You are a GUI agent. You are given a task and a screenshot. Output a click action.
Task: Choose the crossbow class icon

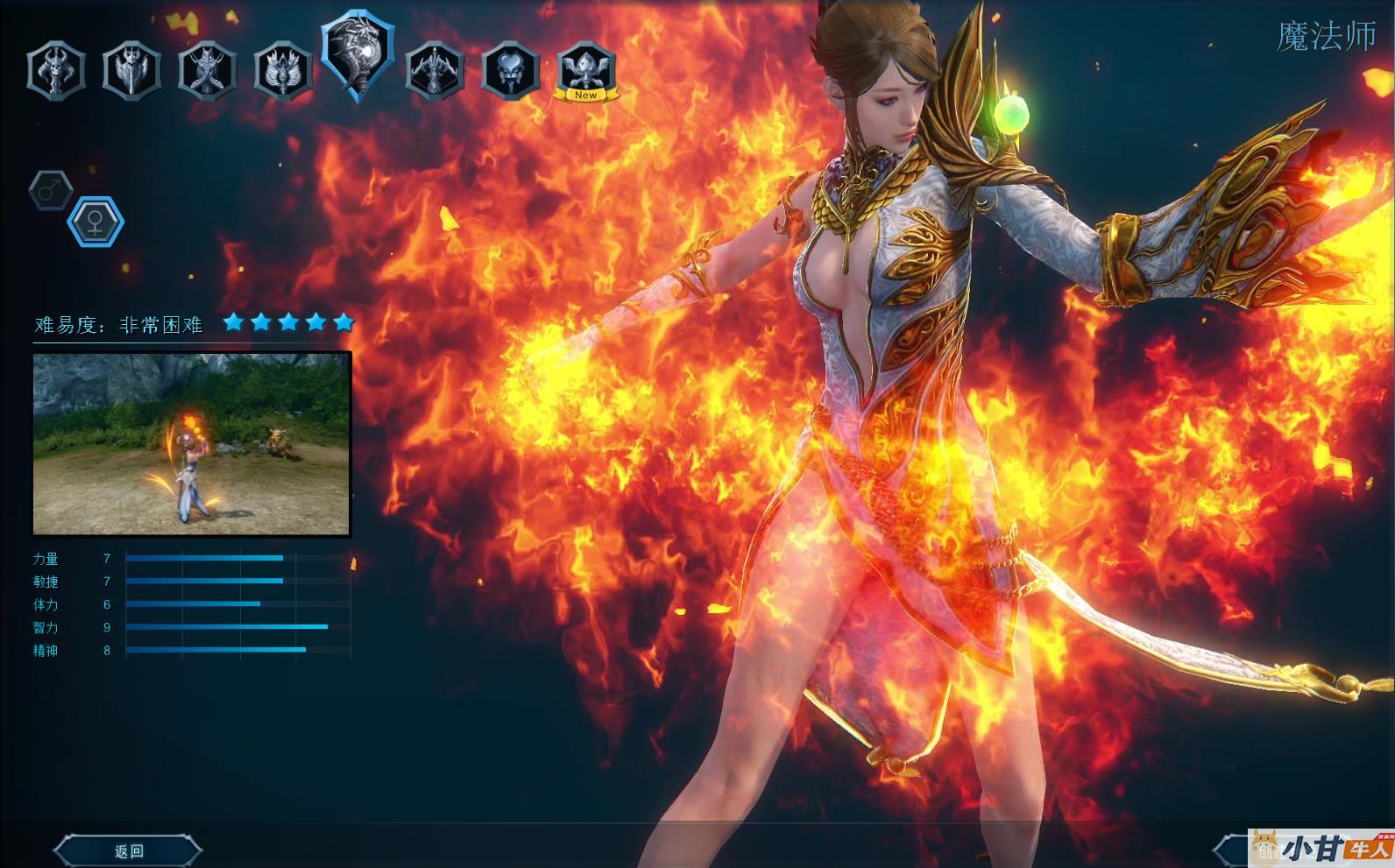pyautogui.click(x=435, y=71)
